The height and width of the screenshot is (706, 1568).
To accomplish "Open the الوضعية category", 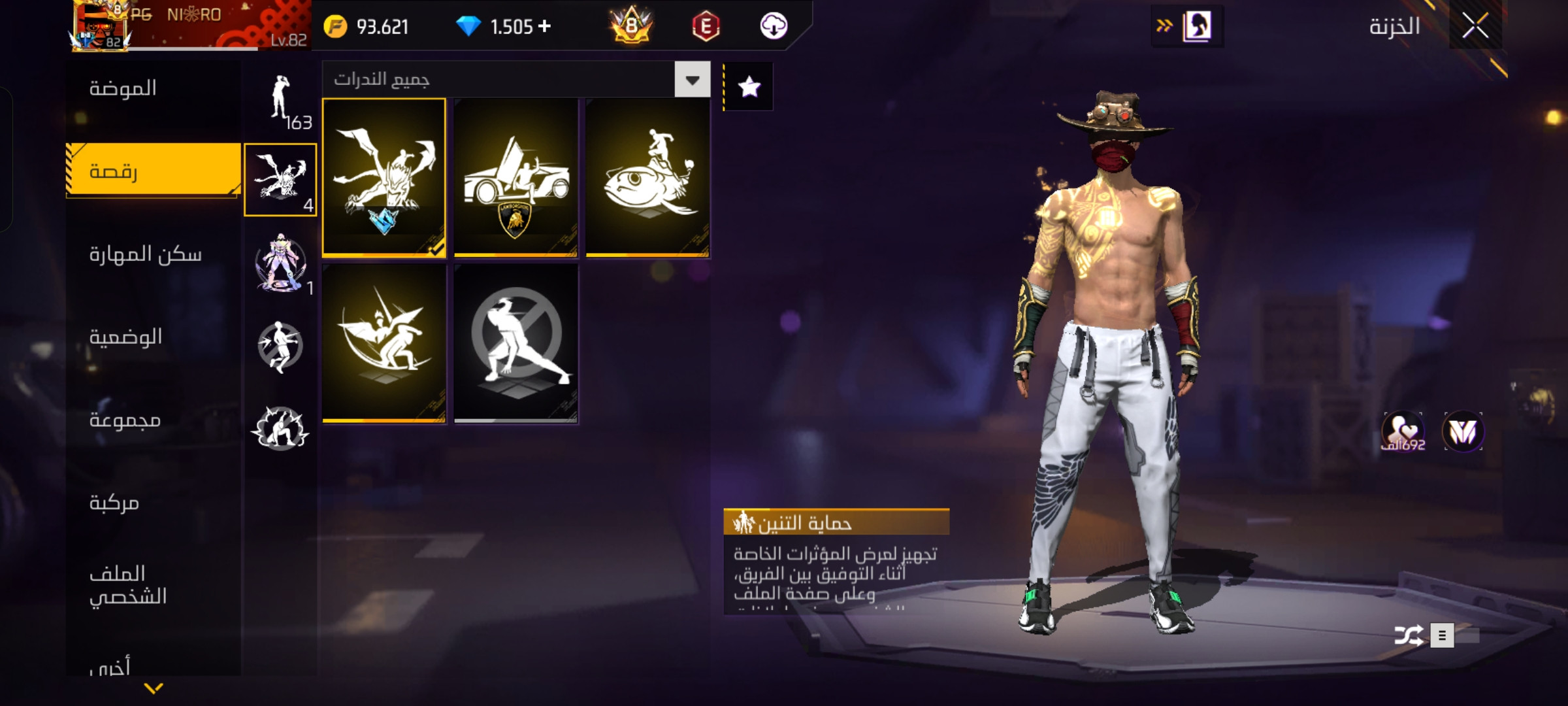I will [x=125, y=337].
